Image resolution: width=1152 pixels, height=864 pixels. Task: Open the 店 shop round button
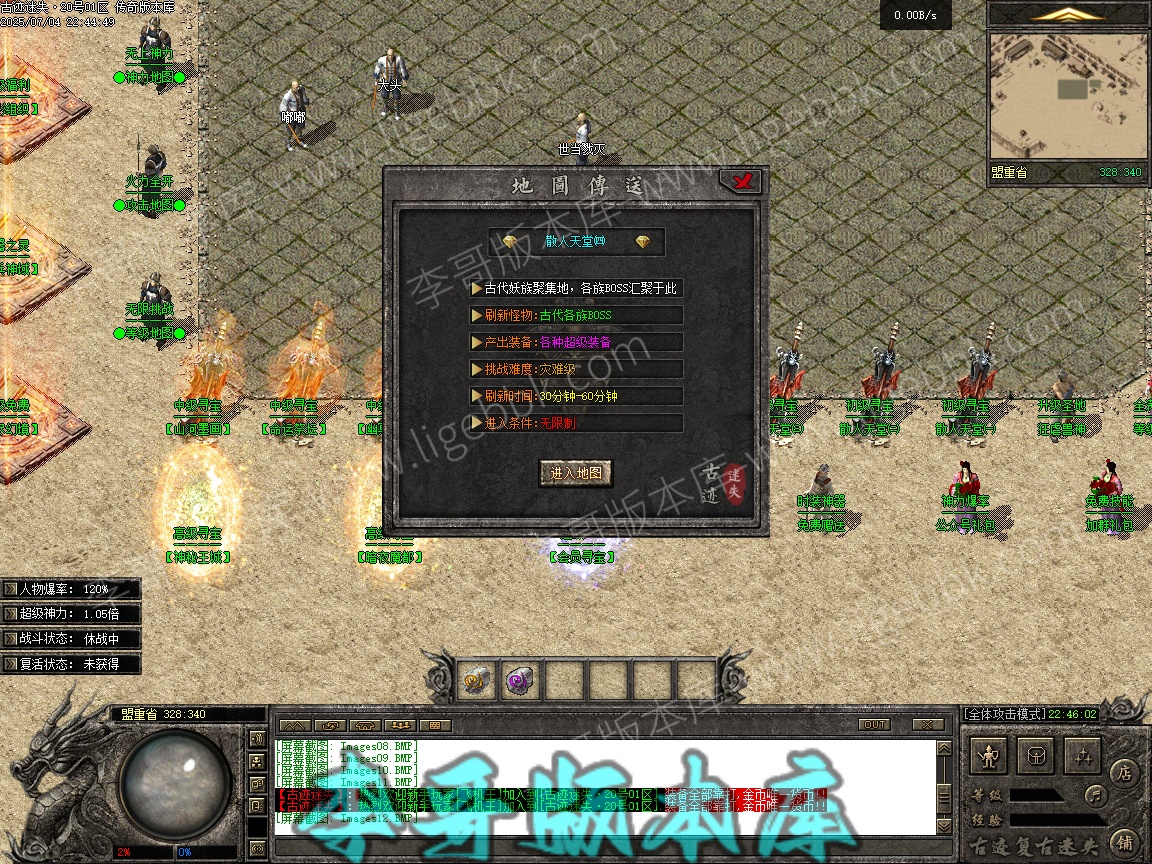pos(1123,772)
